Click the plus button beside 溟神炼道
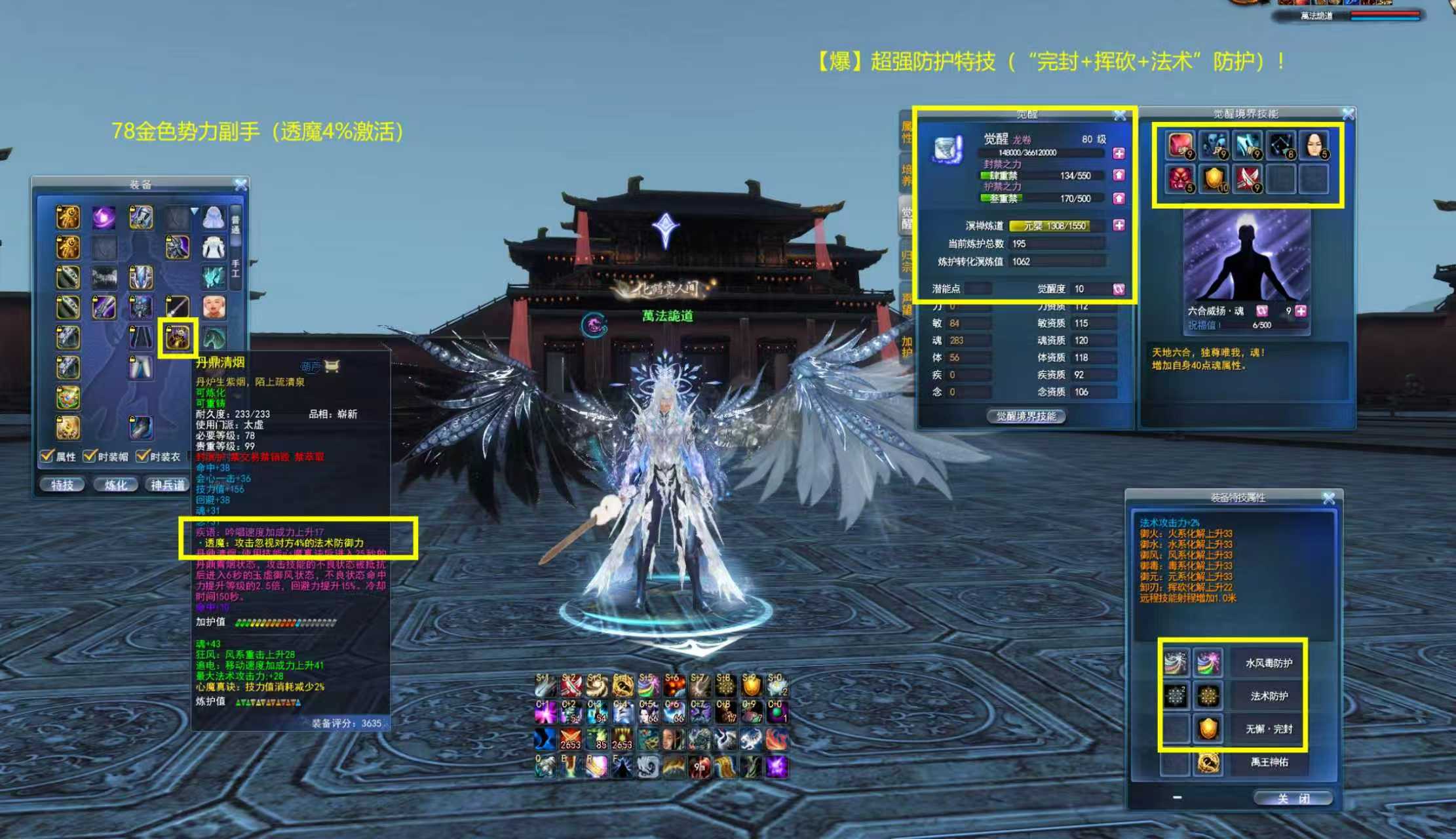This screenshot has height=839, width=1456. (x=1119, y=225)
